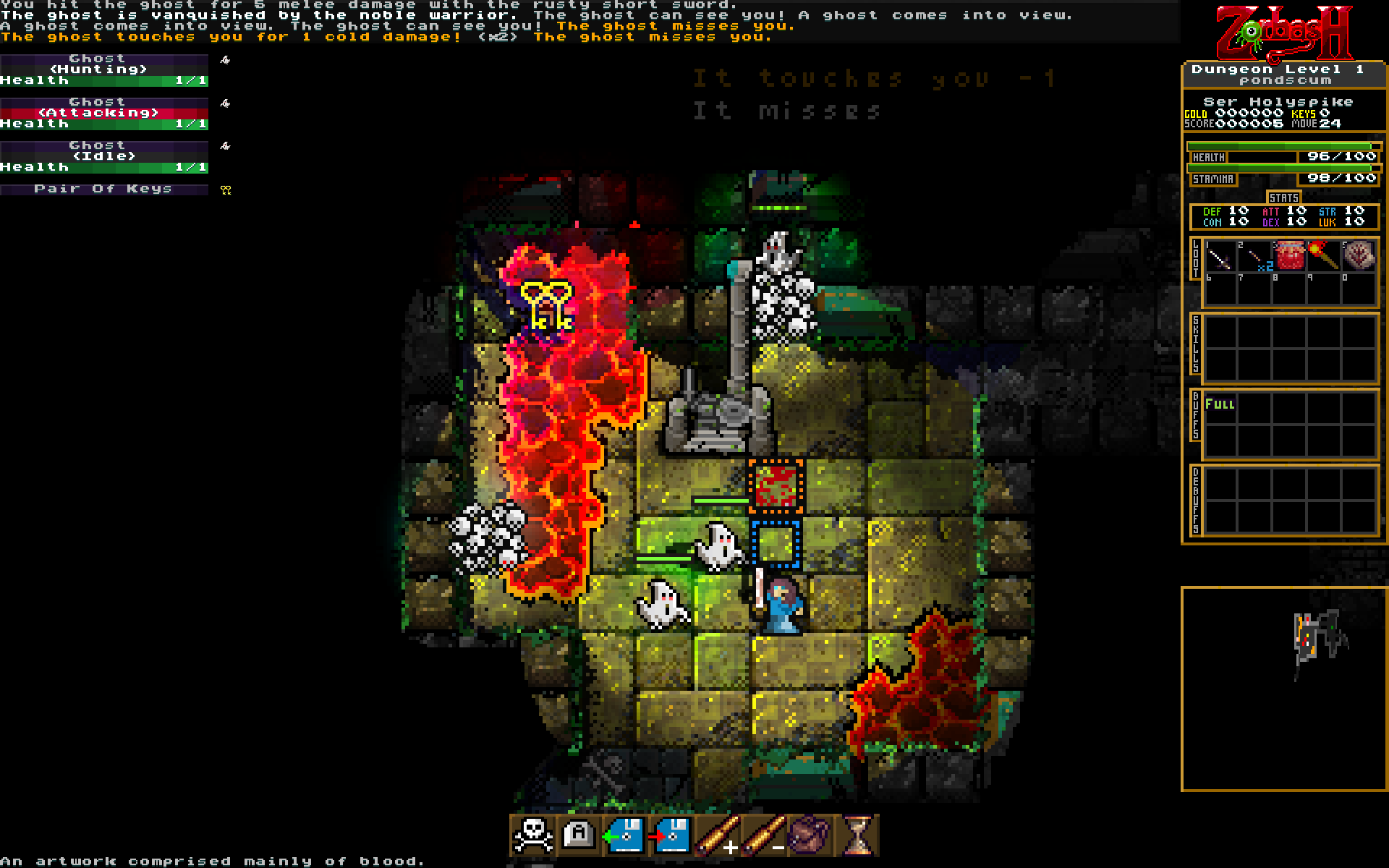This screenshot has height=868, width=1389.
Task: Select the flaming torch in loot
Action: pos(1324,256)
